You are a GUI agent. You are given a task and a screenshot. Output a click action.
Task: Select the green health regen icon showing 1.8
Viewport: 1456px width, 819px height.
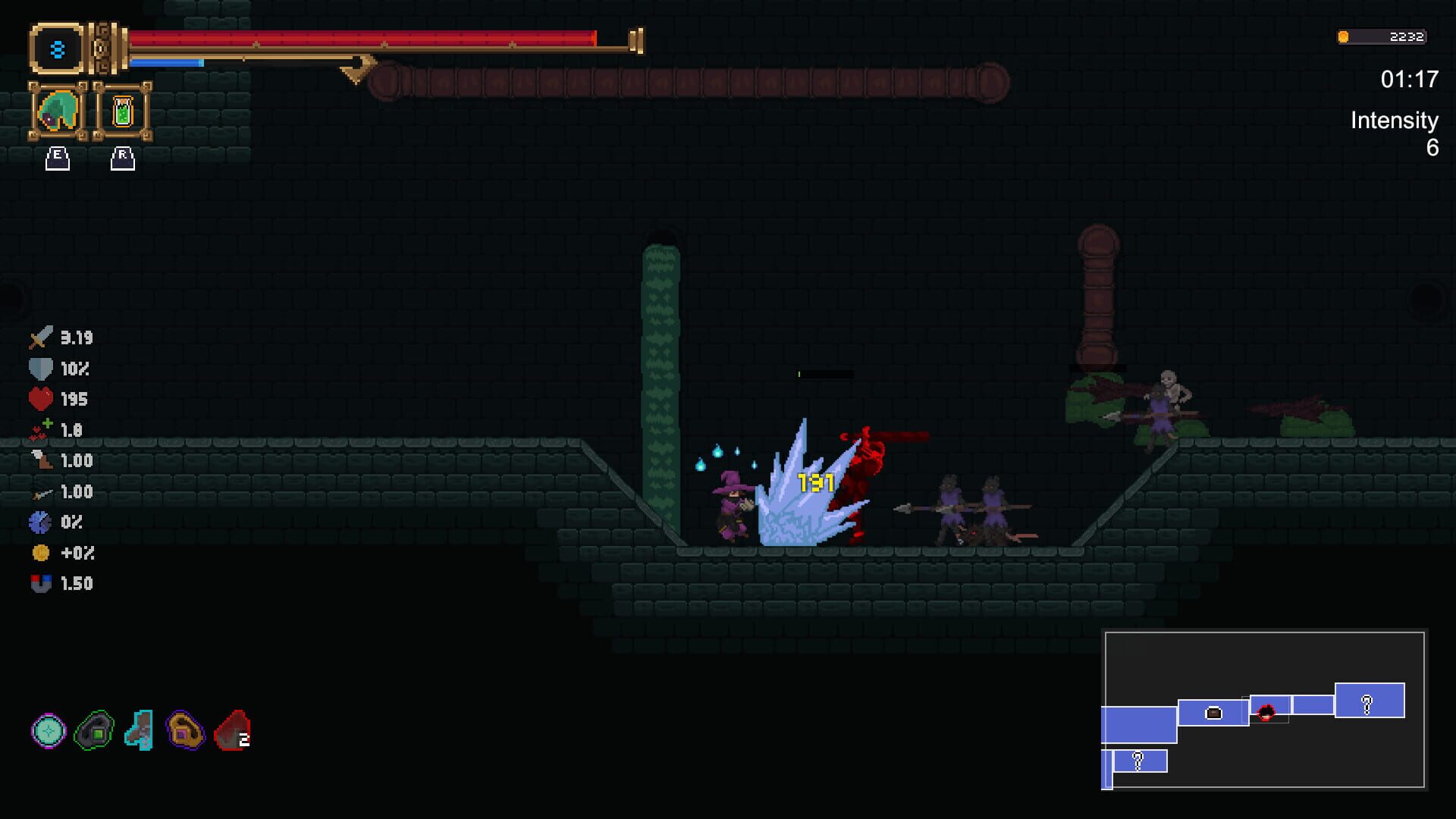click(42, 430)
